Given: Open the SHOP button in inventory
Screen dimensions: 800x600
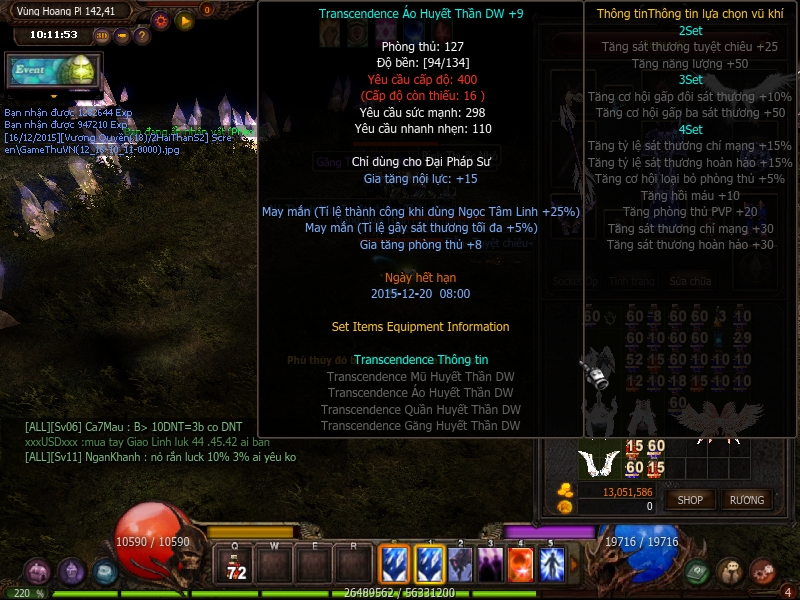Looking at the screenshot, I should click(691, 499).
